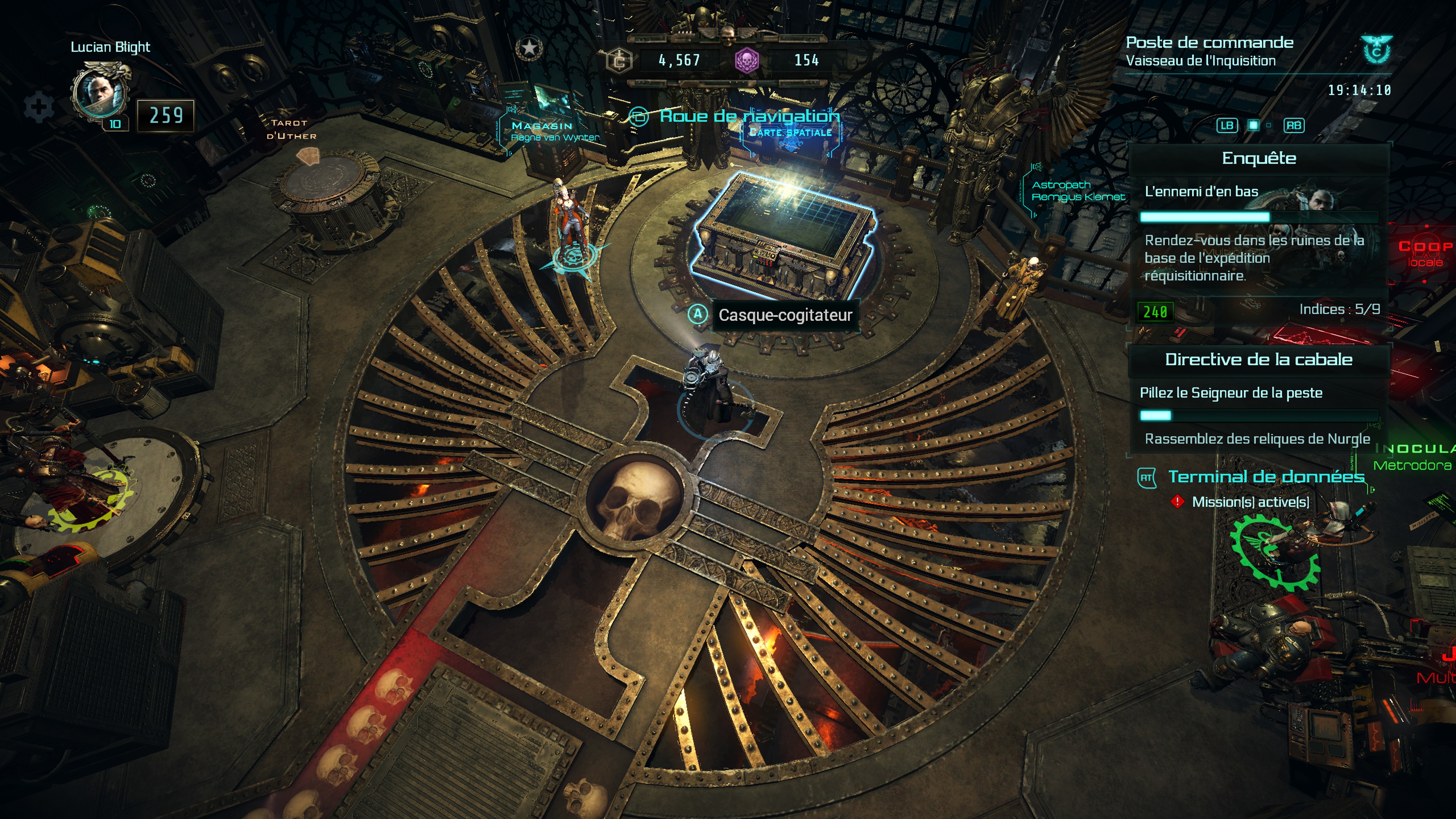Choose the Coop locale label
The width and height of the screenshot is (1456, 819).
click(1425, 253)
